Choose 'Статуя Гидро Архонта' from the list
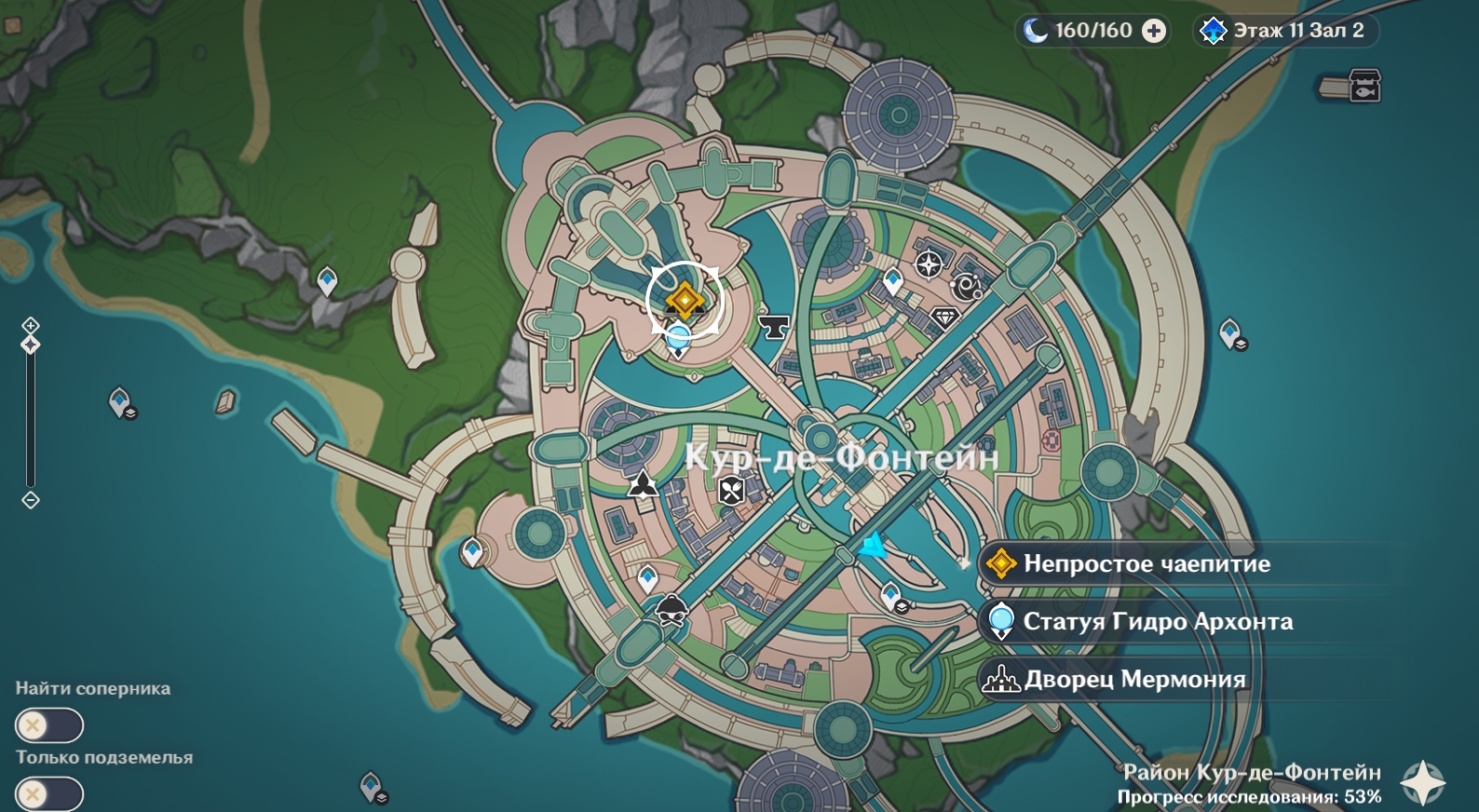 tap(1157, 622)
